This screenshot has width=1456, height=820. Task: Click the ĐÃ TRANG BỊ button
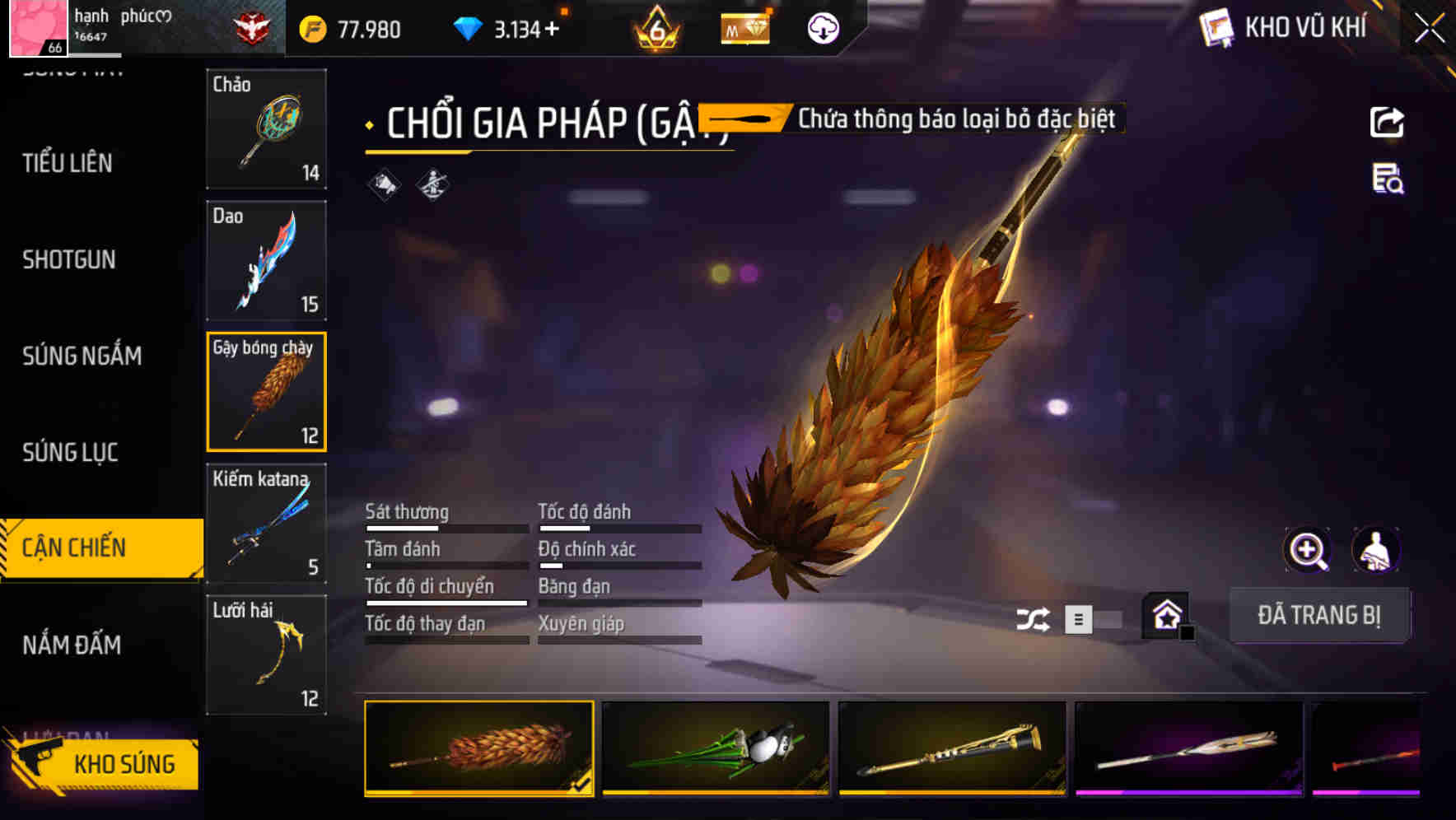(x=1320, y=616)
